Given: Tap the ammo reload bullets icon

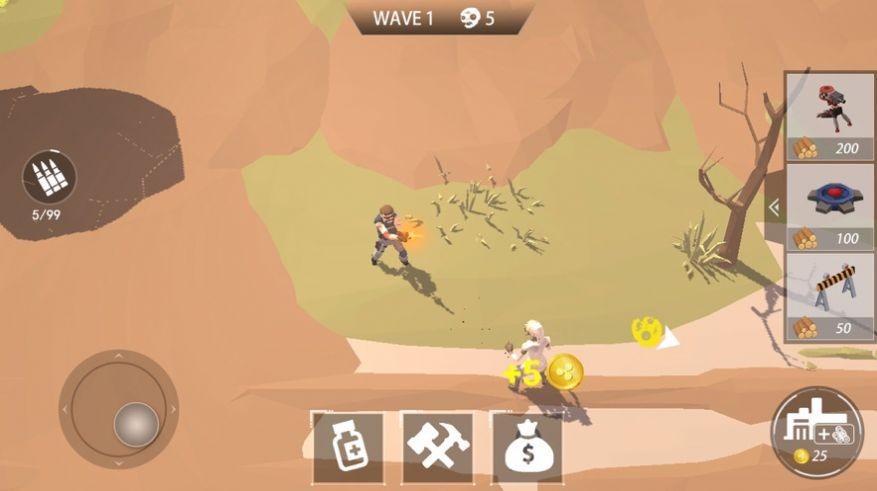Looking at the screenshot, I should click(49, 177).
